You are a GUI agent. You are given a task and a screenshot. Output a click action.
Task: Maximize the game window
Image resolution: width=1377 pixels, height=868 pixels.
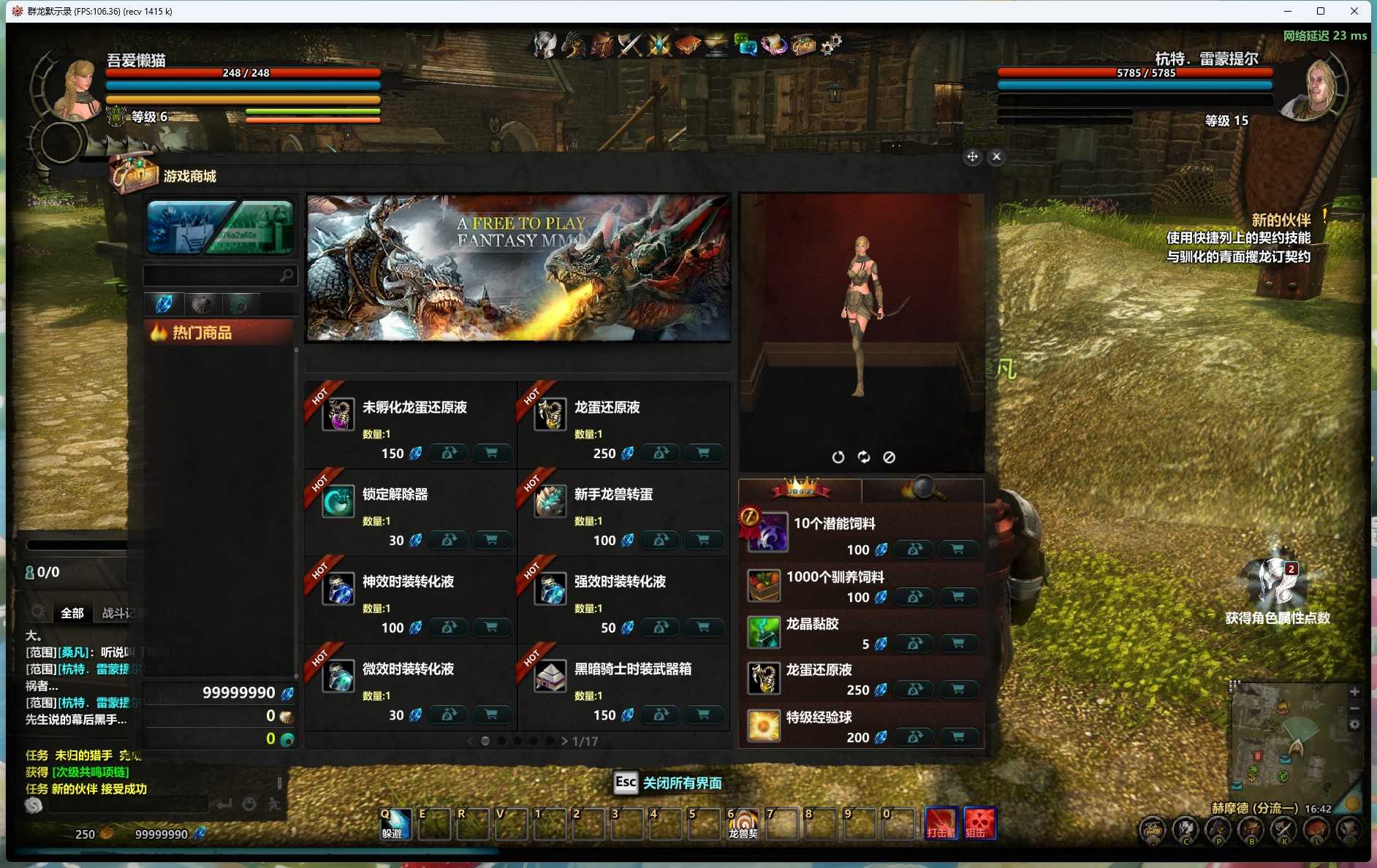coord(1321,11)
